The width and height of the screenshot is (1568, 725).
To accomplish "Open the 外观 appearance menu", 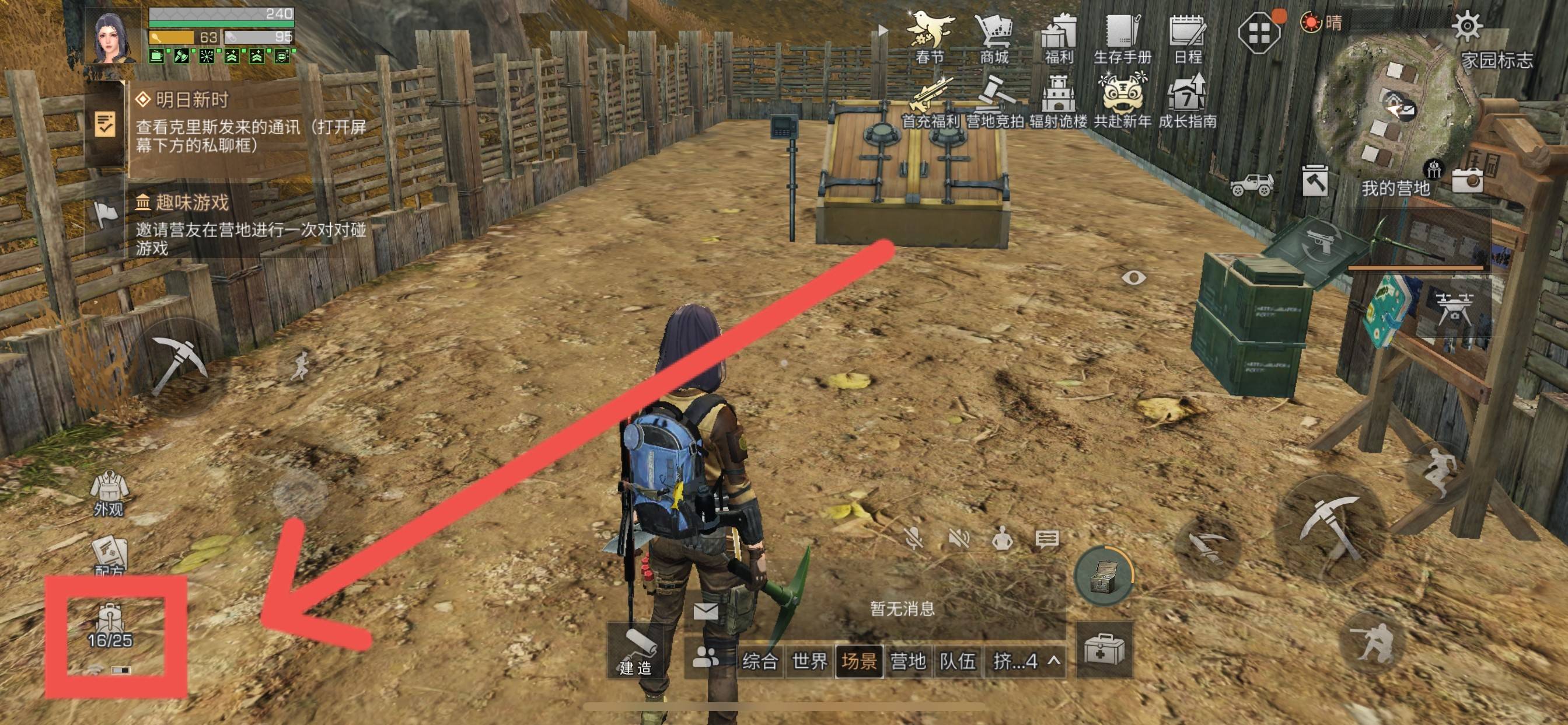I will coord(109,492).
